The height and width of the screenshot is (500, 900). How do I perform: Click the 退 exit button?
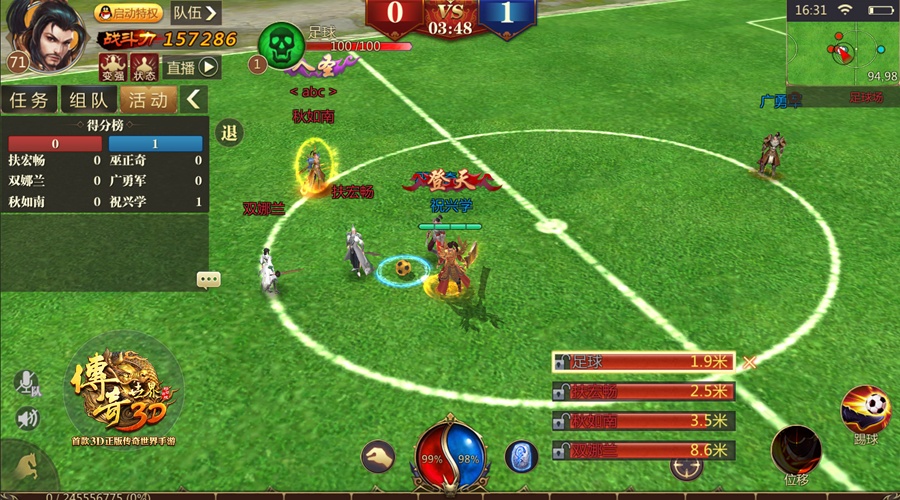click(230, 133)
